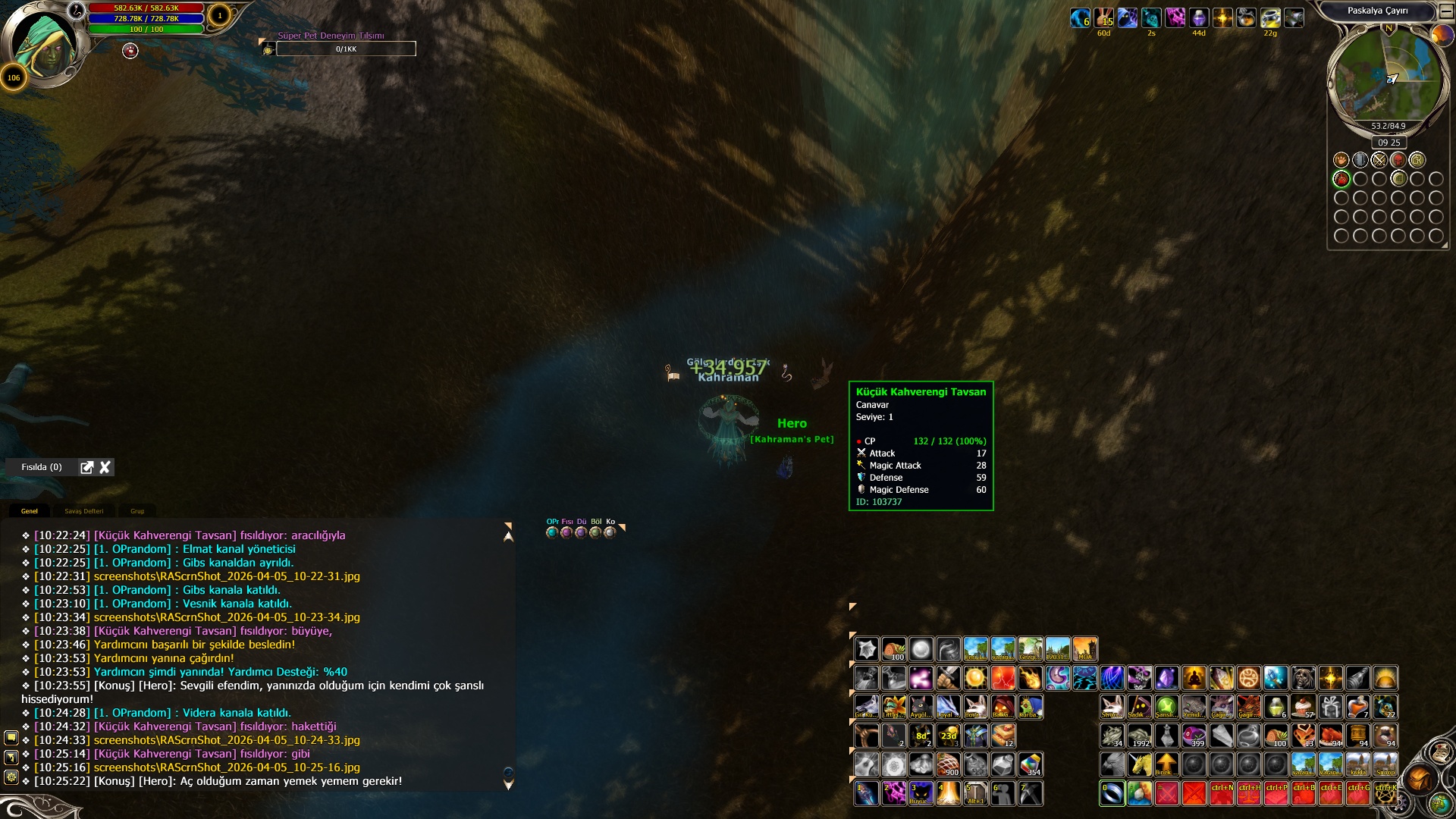
Task: Activate the fireball skill on hotbar
Action: (1030, 678)
